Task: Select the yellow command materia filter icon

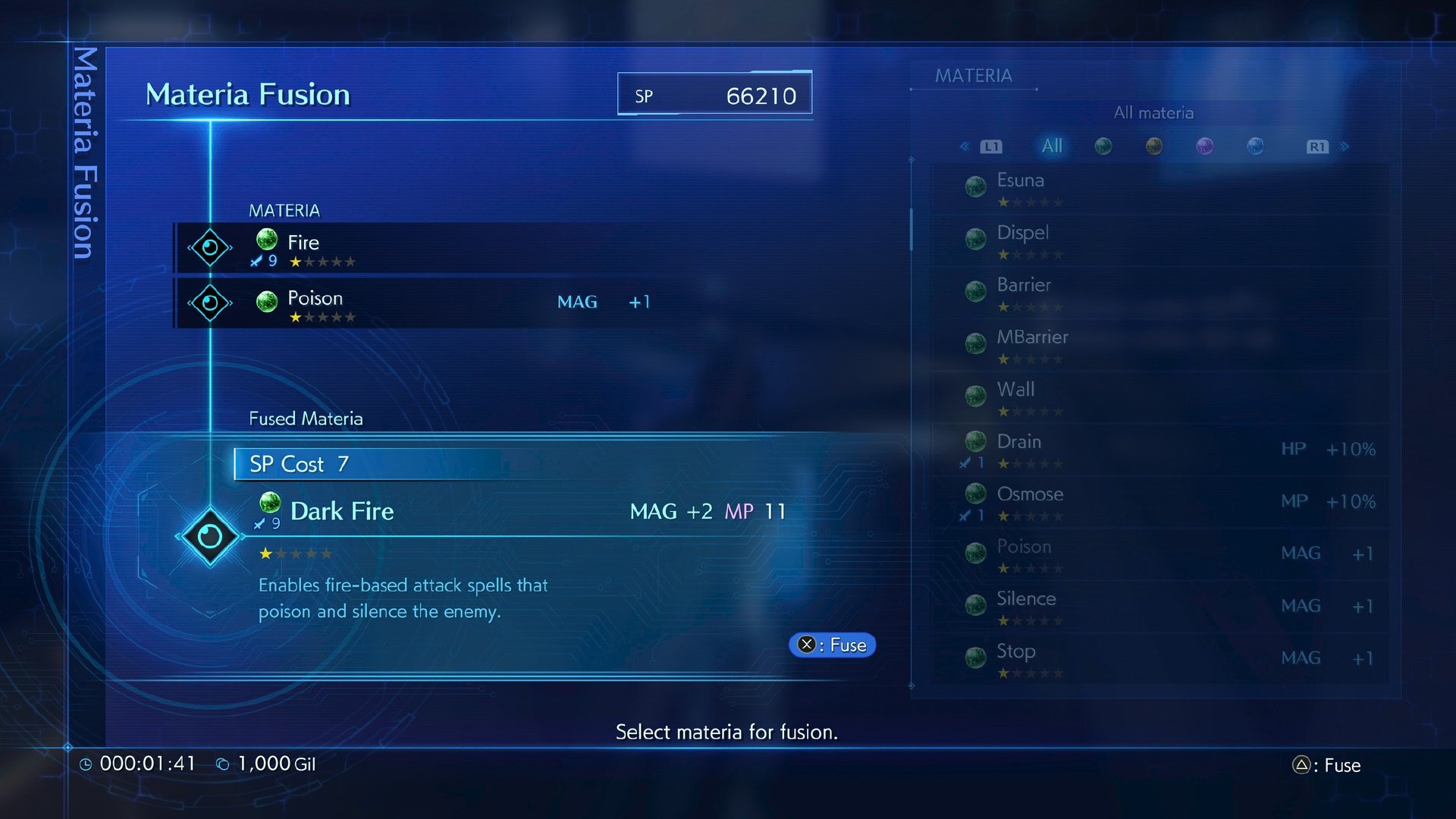Action: pyautogui.click(x=1154, y=146)
